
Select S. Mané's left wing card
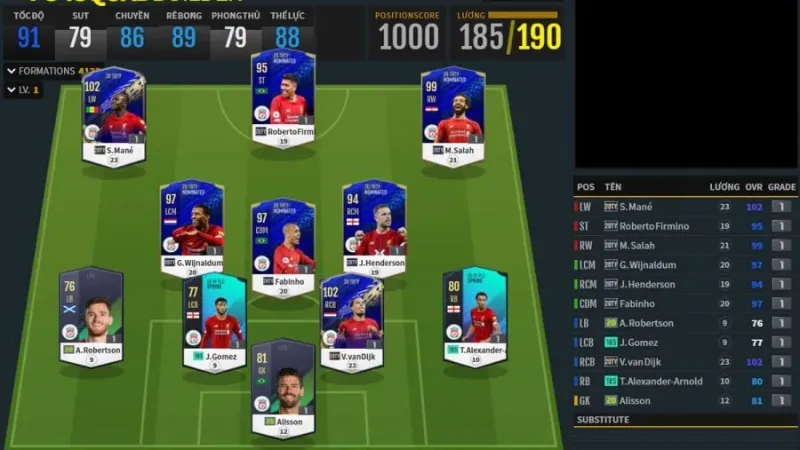[114, 116]
